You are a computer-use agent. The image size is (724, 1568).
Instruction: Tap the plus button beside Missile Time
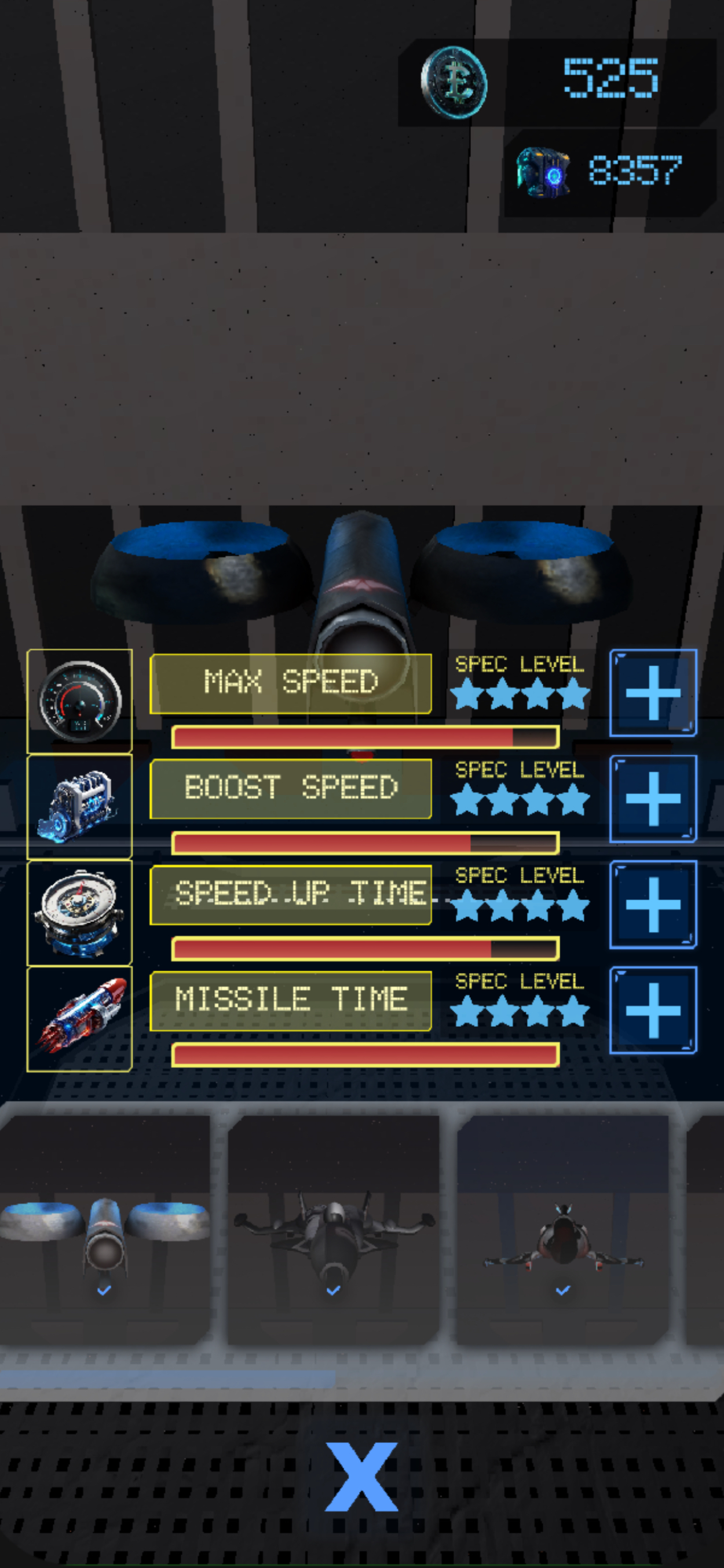tap(653, 1011)
